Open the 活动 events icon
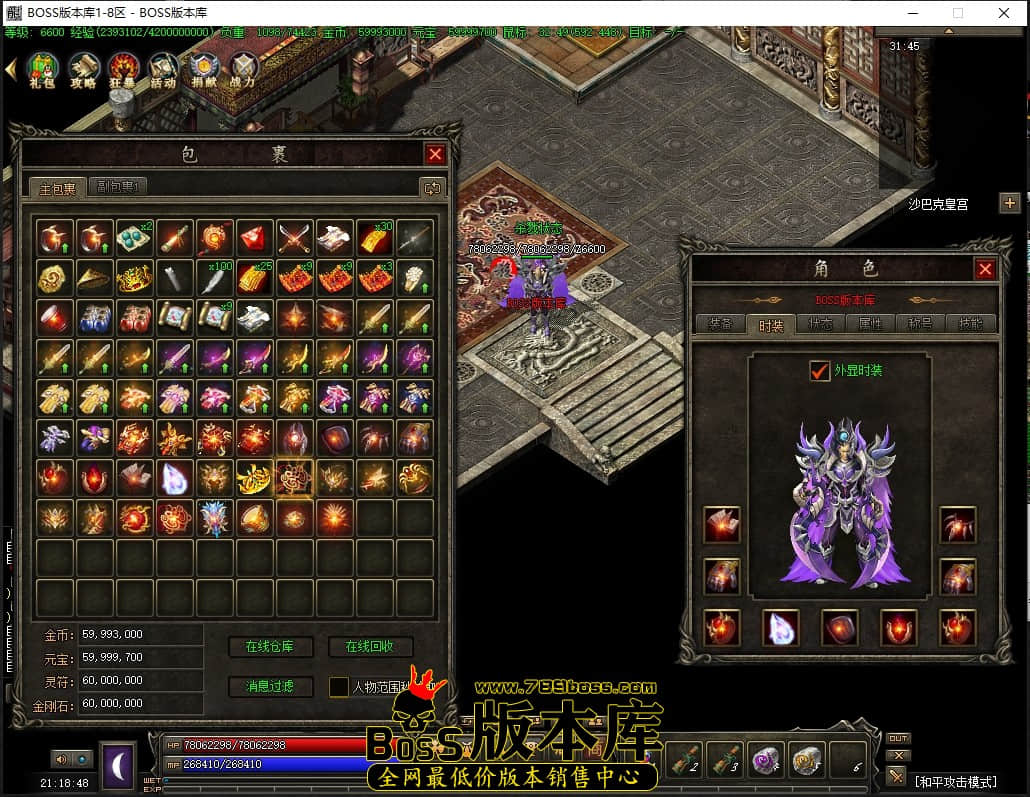The image size is (1030, 797). coord(163,69)
